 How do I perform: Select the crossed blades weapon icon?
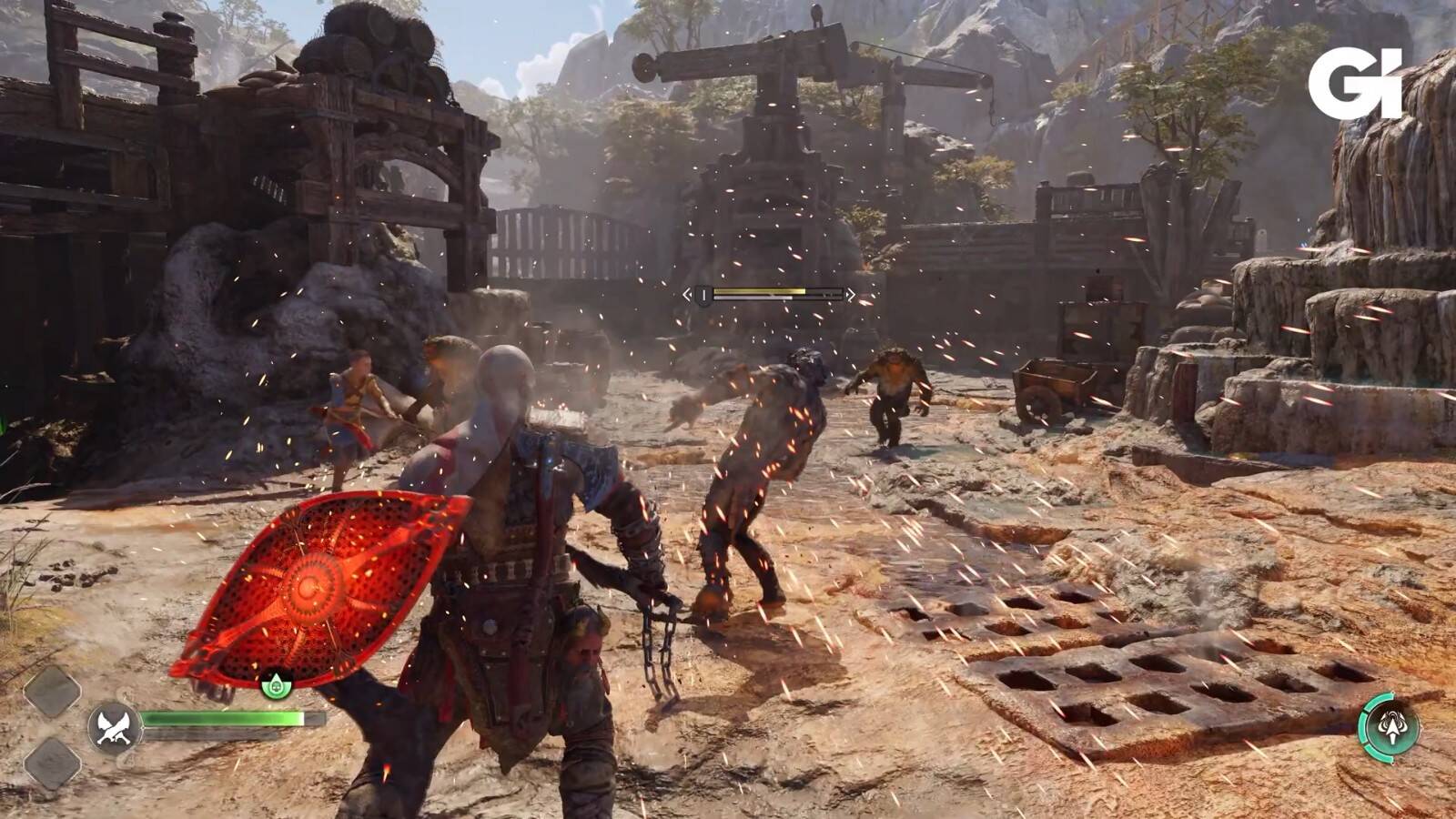click(115, 727)
